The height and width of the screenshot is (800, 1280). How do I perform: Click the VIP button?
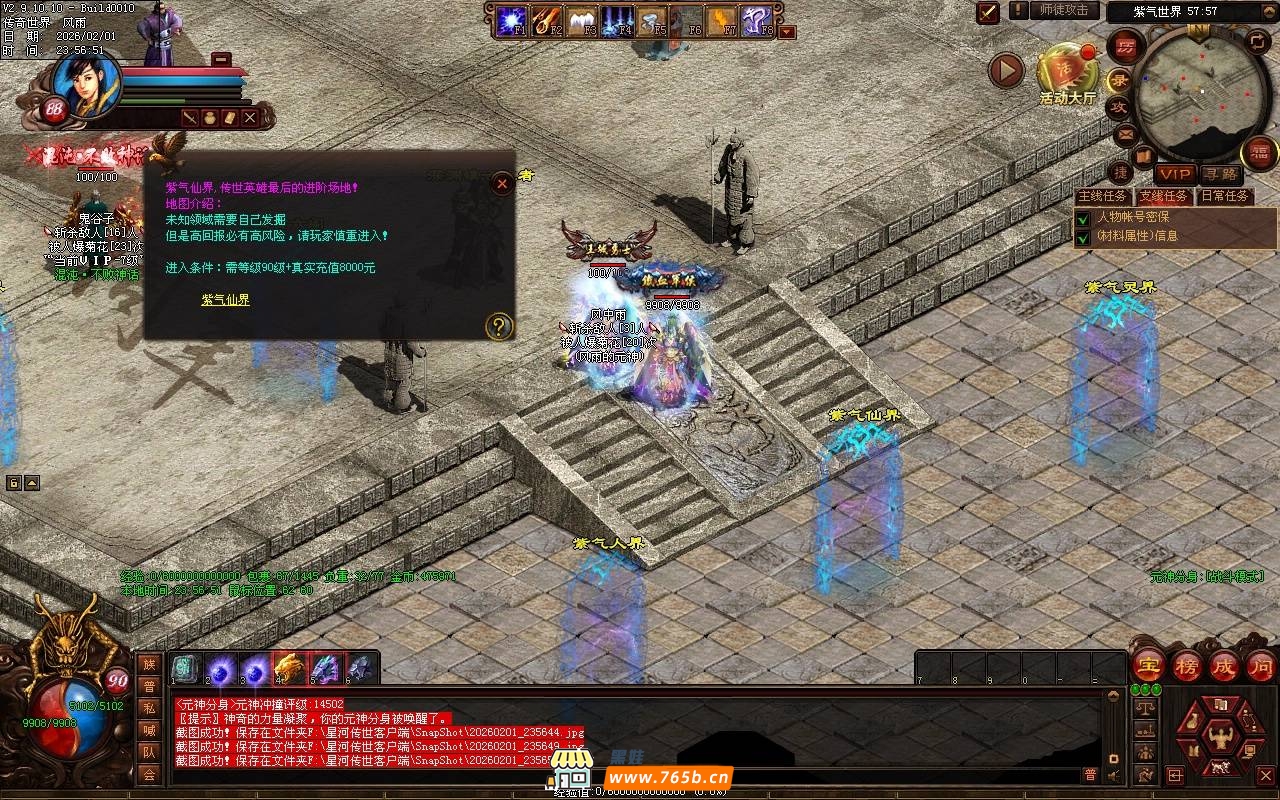click(x=1175, y=174)
